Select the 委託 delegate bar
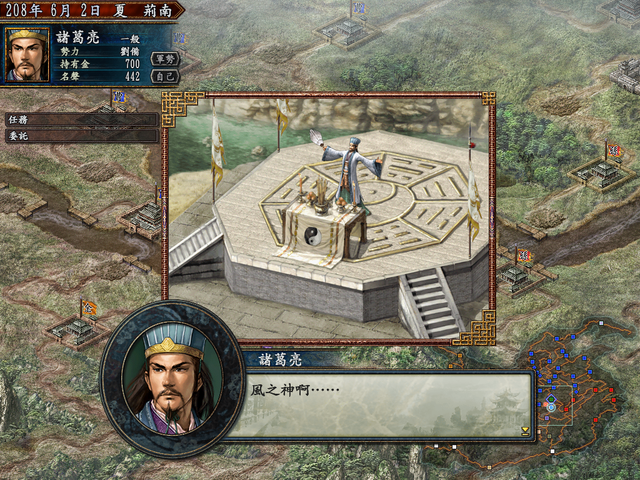640x480 pixels. click(80, 137)
